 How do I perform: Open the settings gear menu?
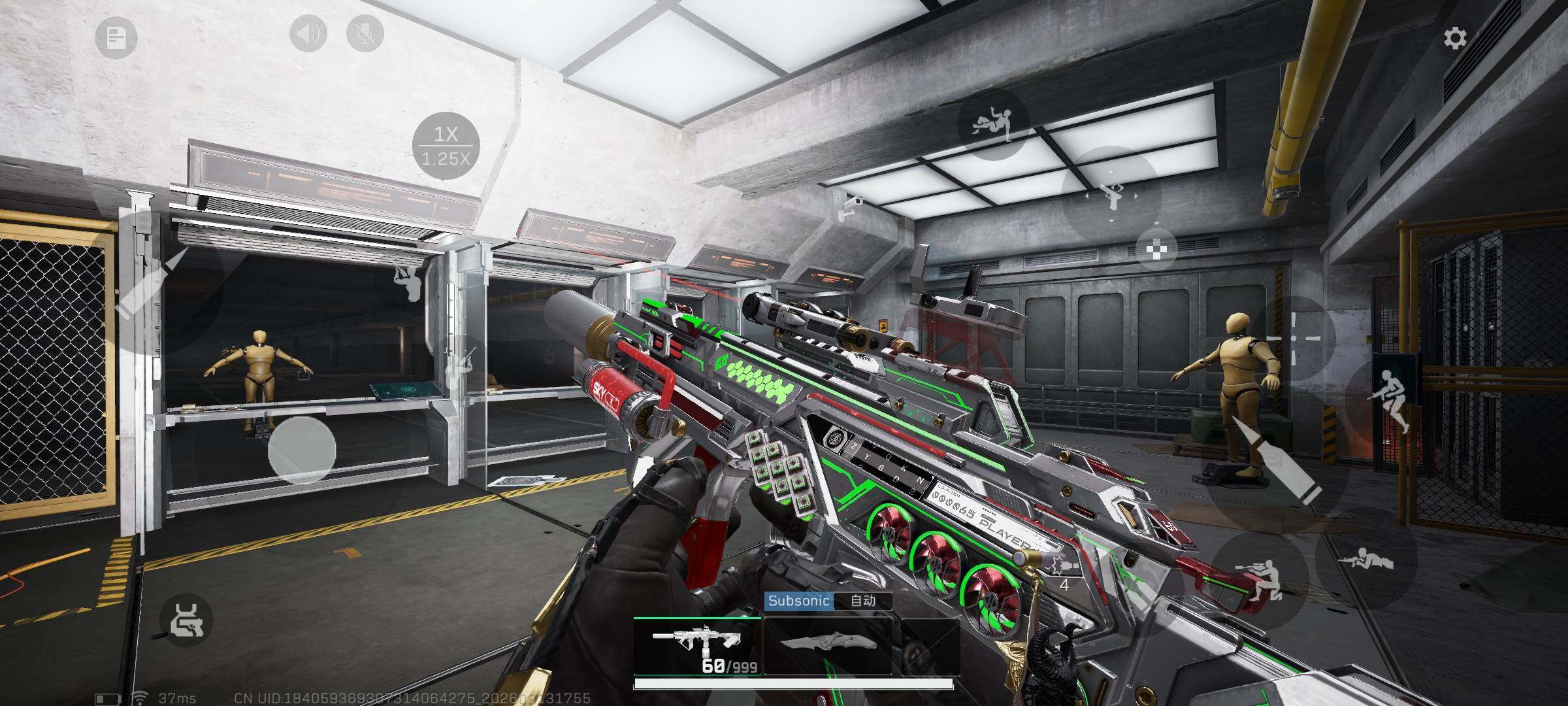[x=1454, y=39]
